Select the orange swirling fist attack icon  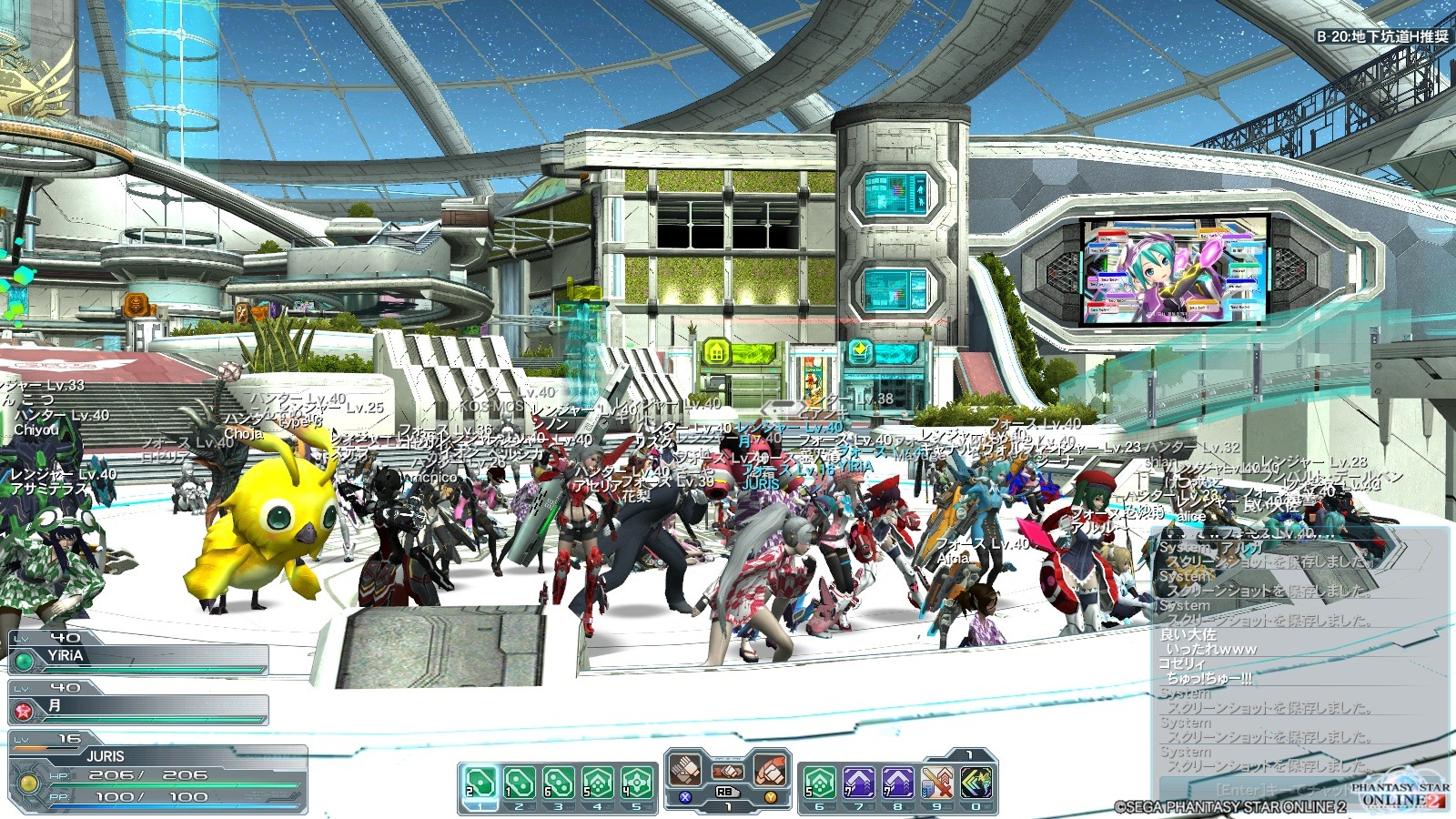[x=770, y=773]
